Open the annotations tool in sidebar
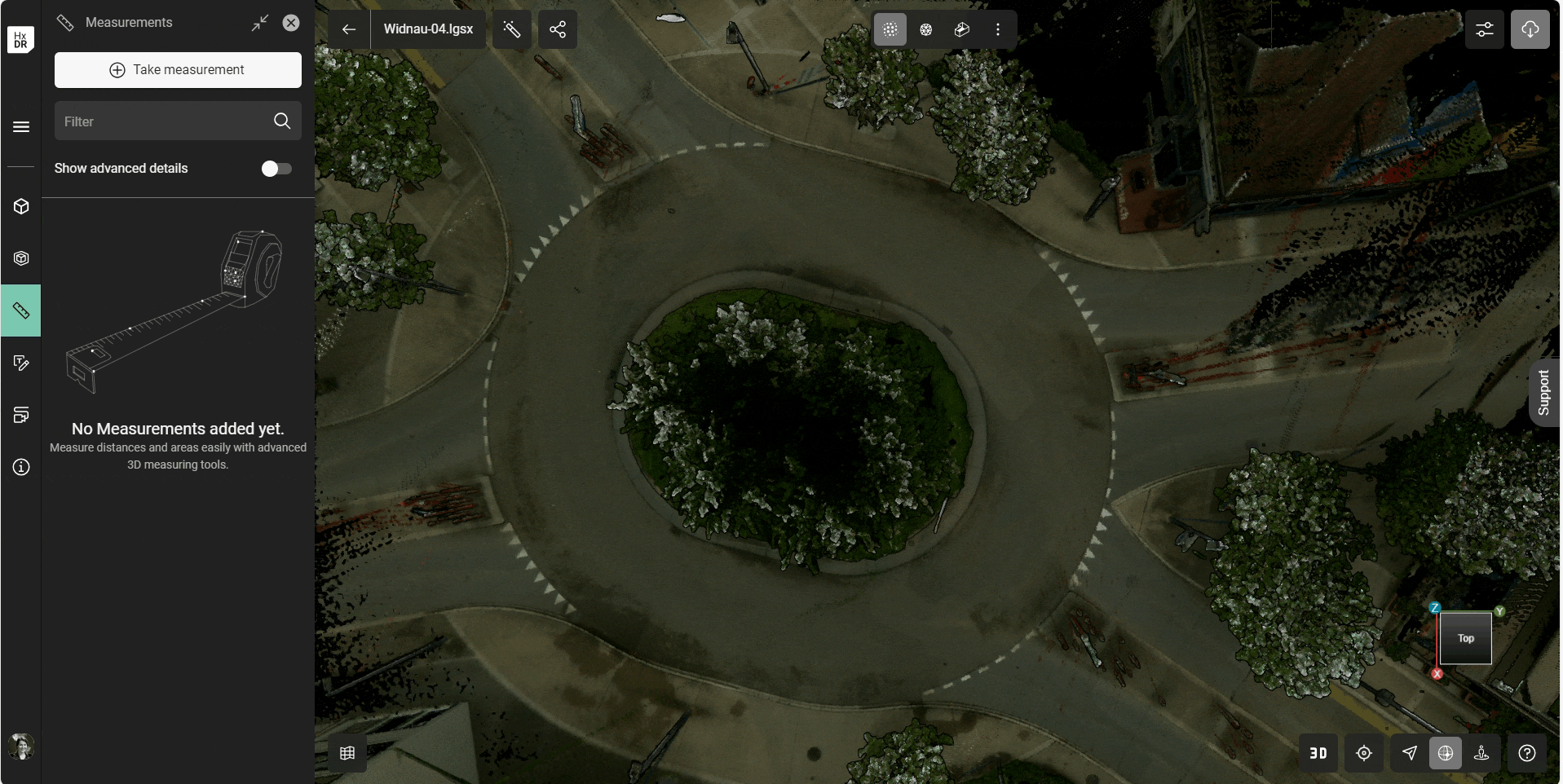 (21, 363)
